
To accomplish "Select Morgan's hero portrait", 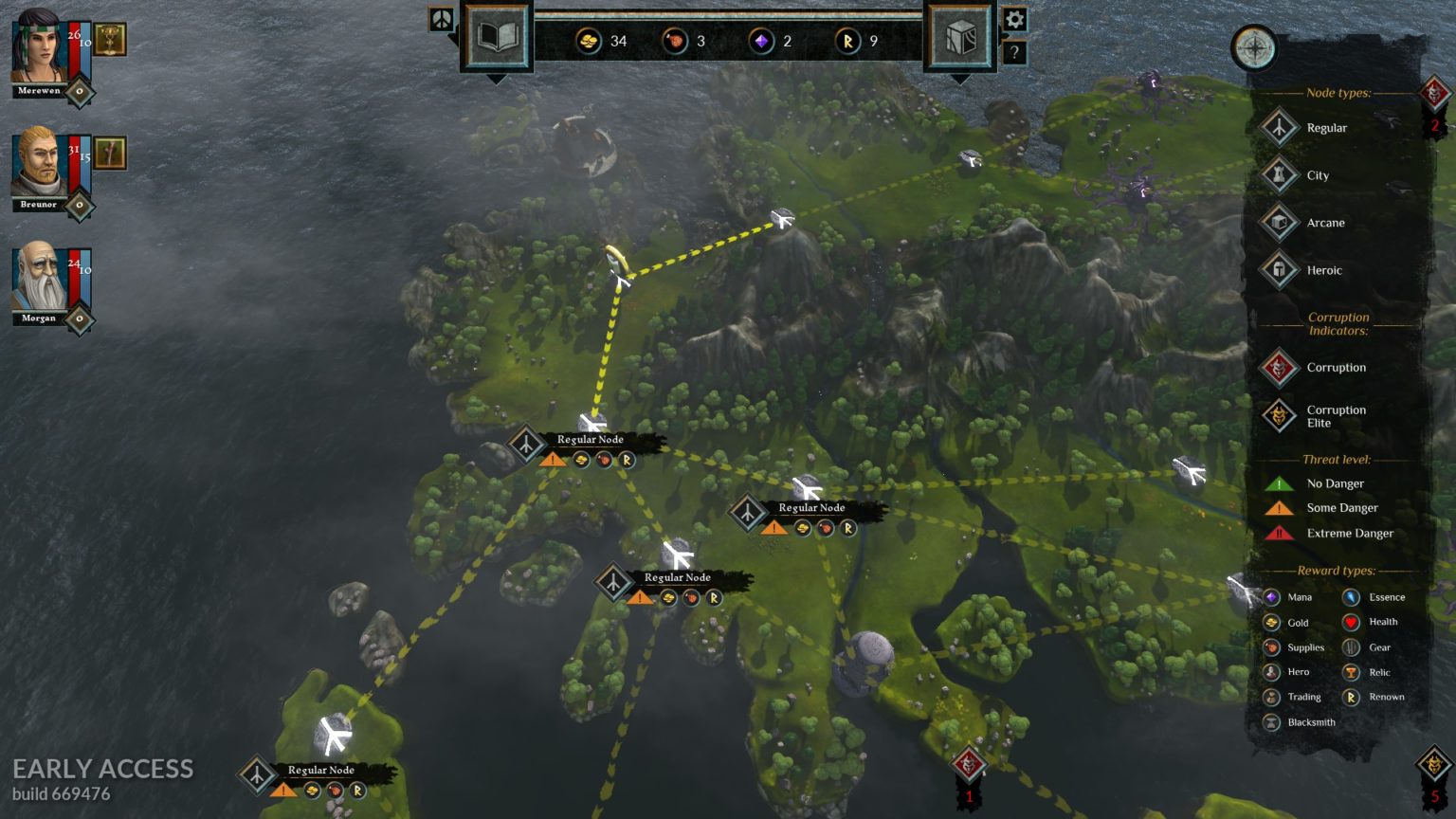I will pyautogui.click(x=38, y=277).
